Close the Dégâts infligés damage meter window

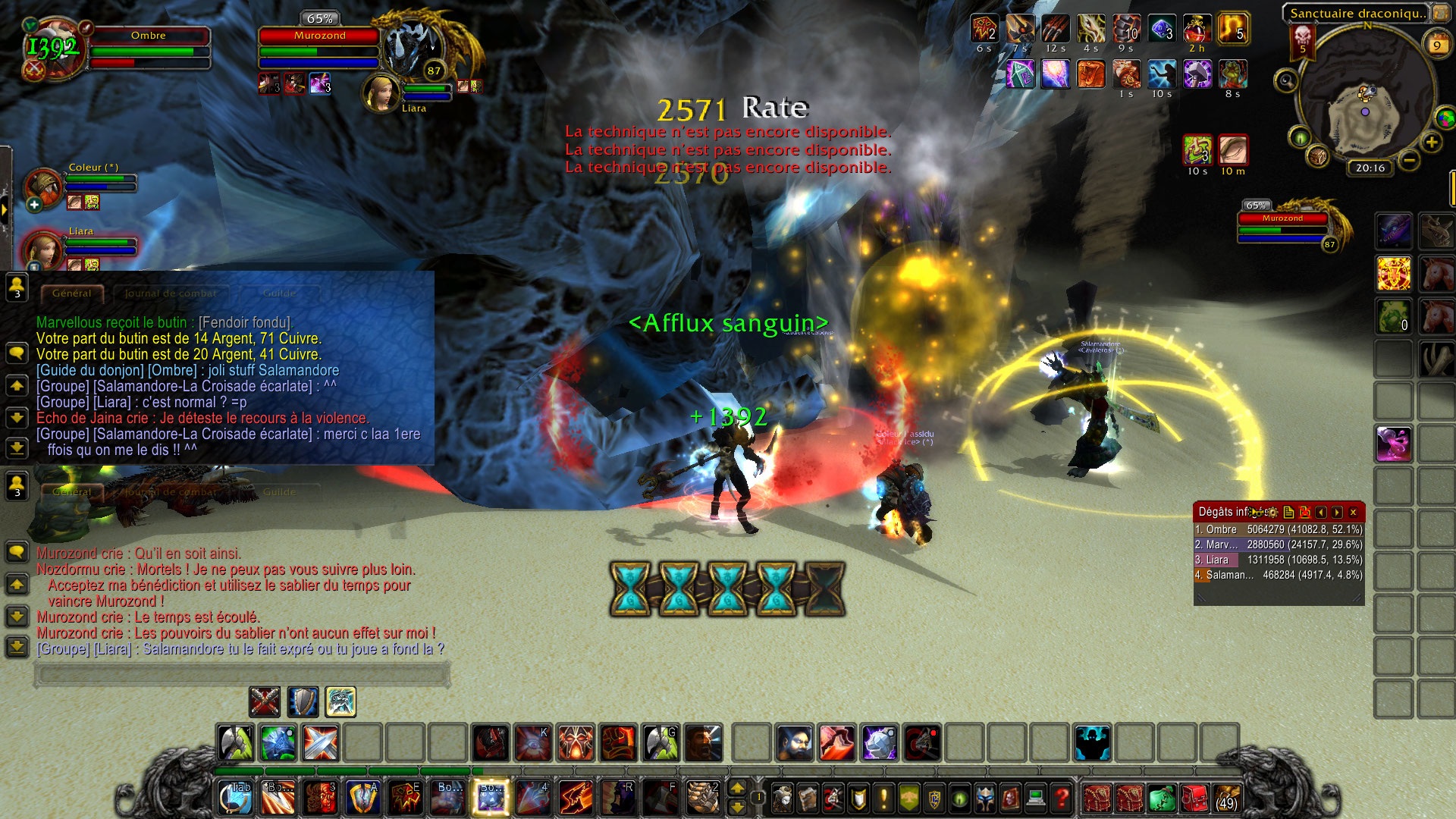tap(1353, 513)
